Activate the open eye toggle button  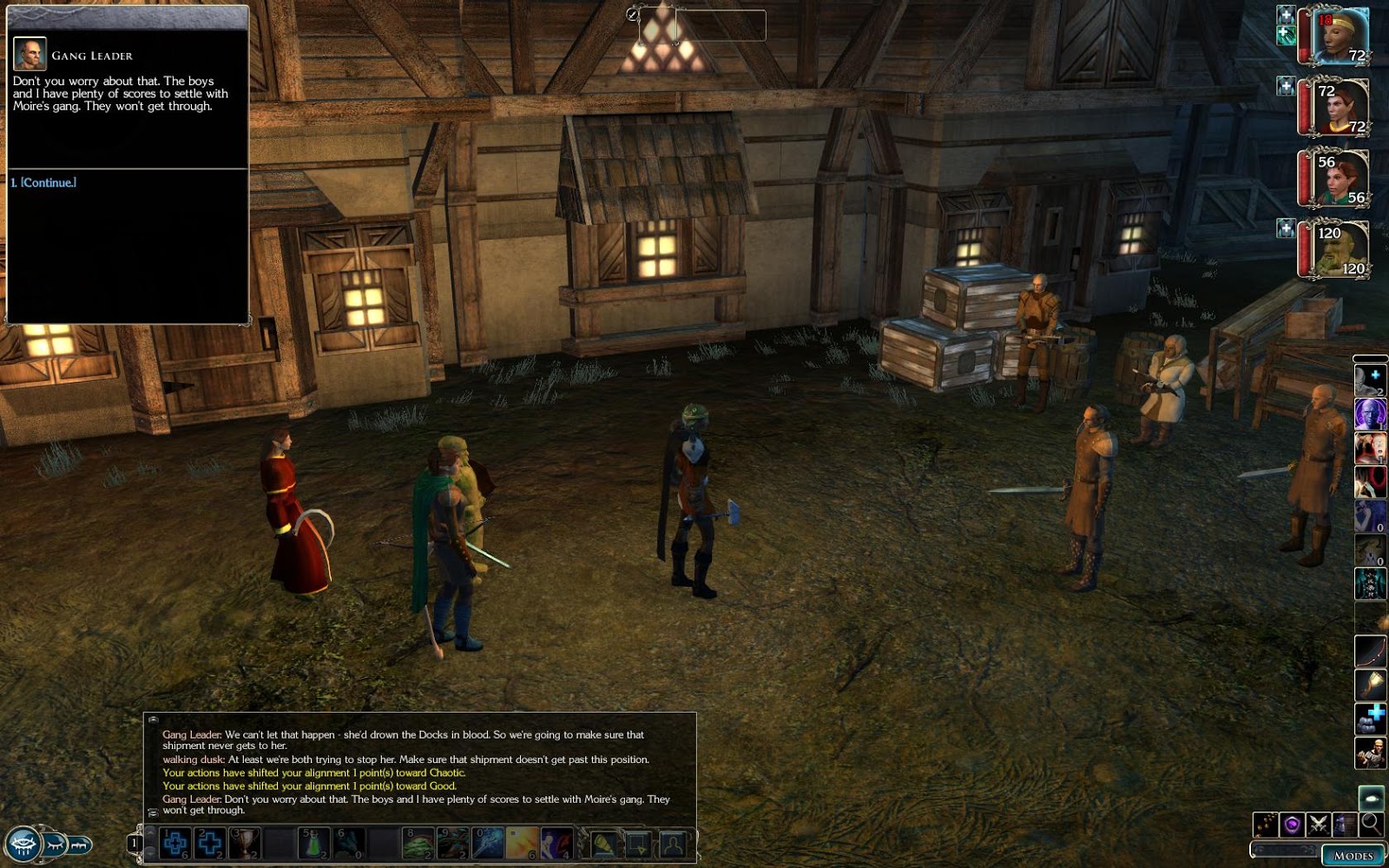[23, 843]
